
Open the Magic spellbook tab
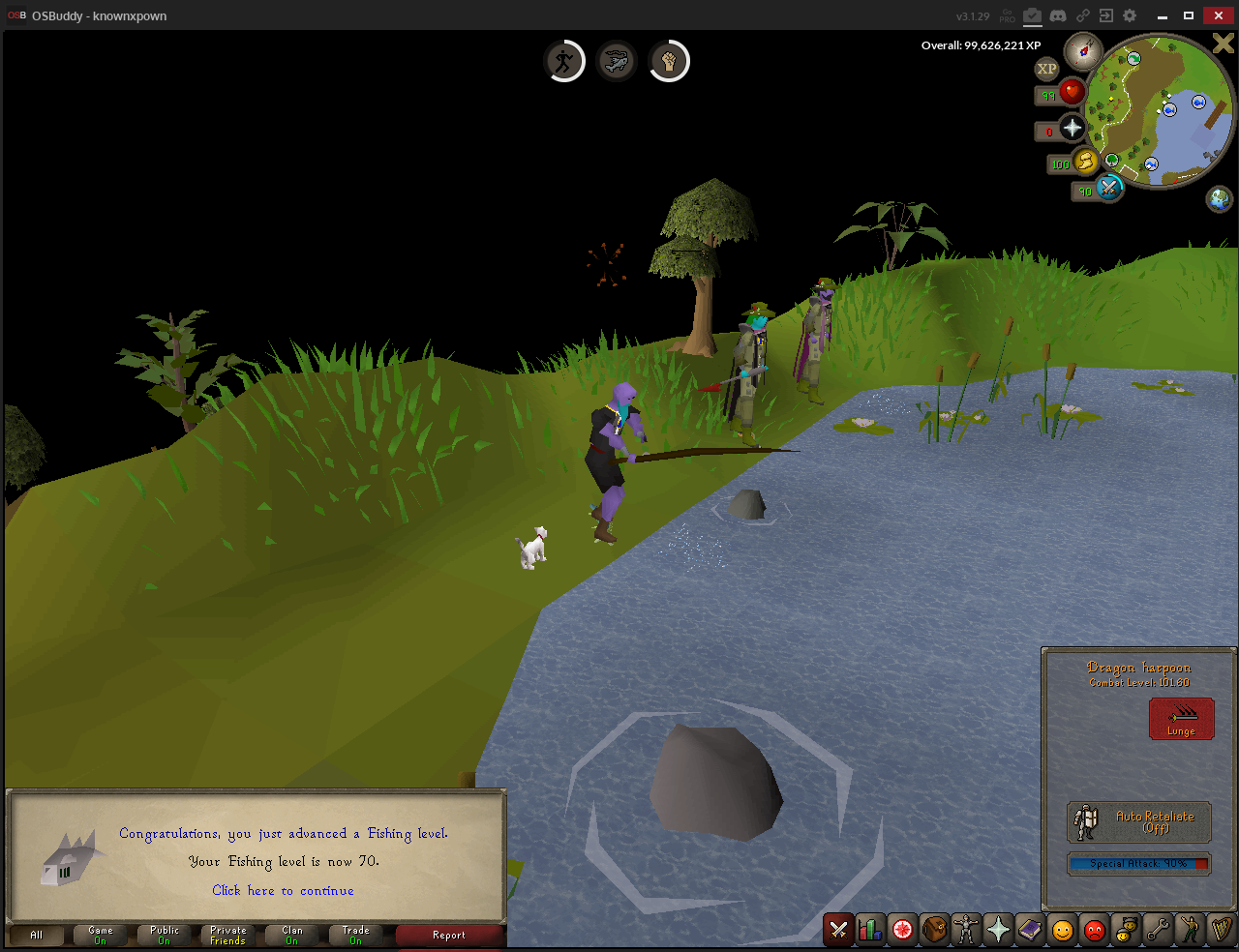[x=1029, y=931]
